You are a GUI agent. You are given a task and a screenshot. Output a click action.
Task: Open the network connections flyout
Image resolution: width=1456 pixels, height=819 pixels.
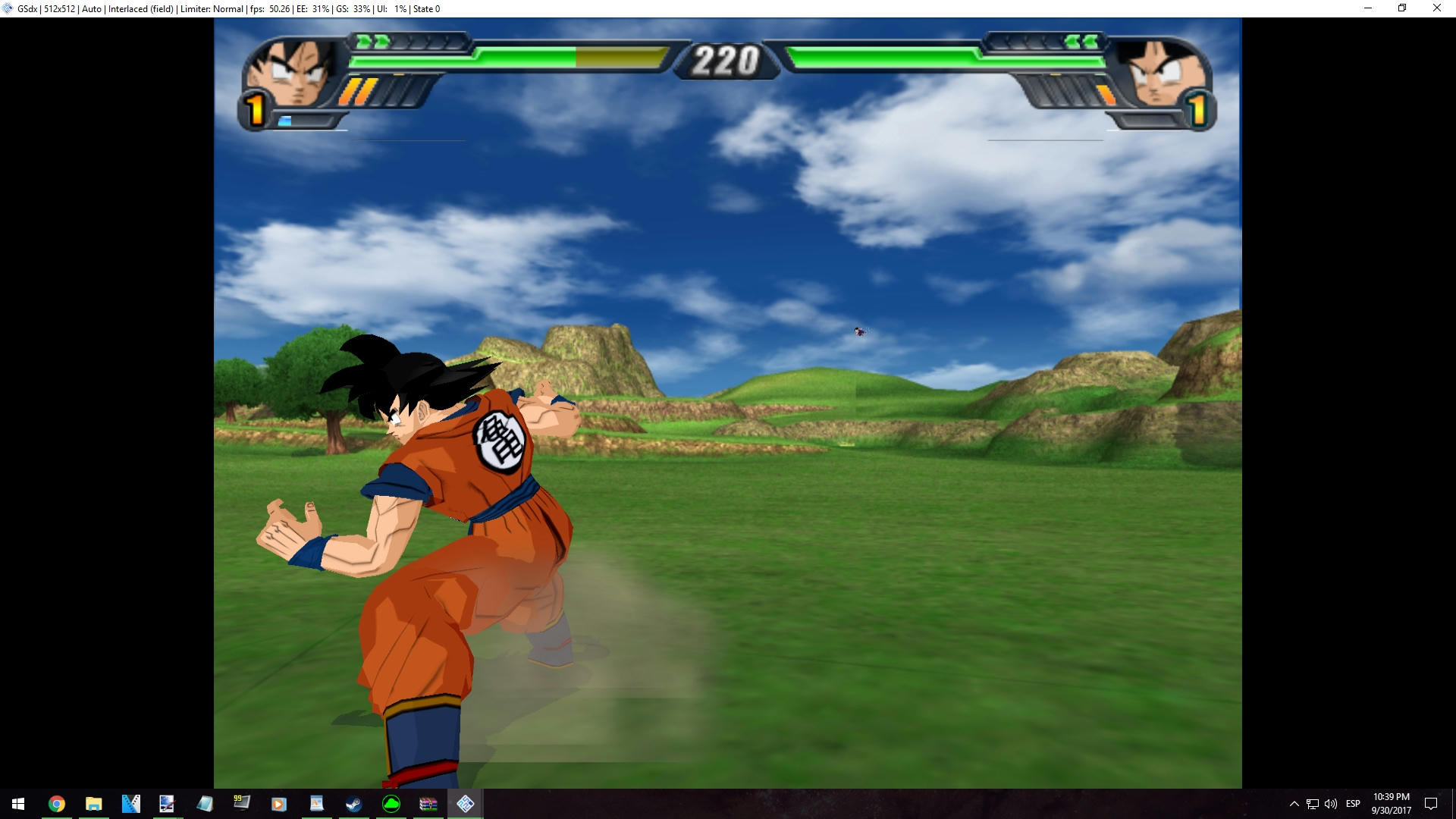pyautogui.click(x=1313, y=804)
